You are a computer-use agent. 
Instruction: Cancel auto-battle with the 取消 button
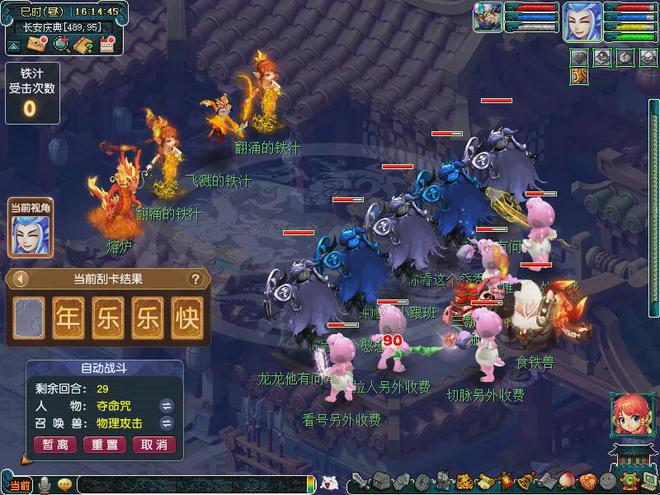(x=153, y=444)
